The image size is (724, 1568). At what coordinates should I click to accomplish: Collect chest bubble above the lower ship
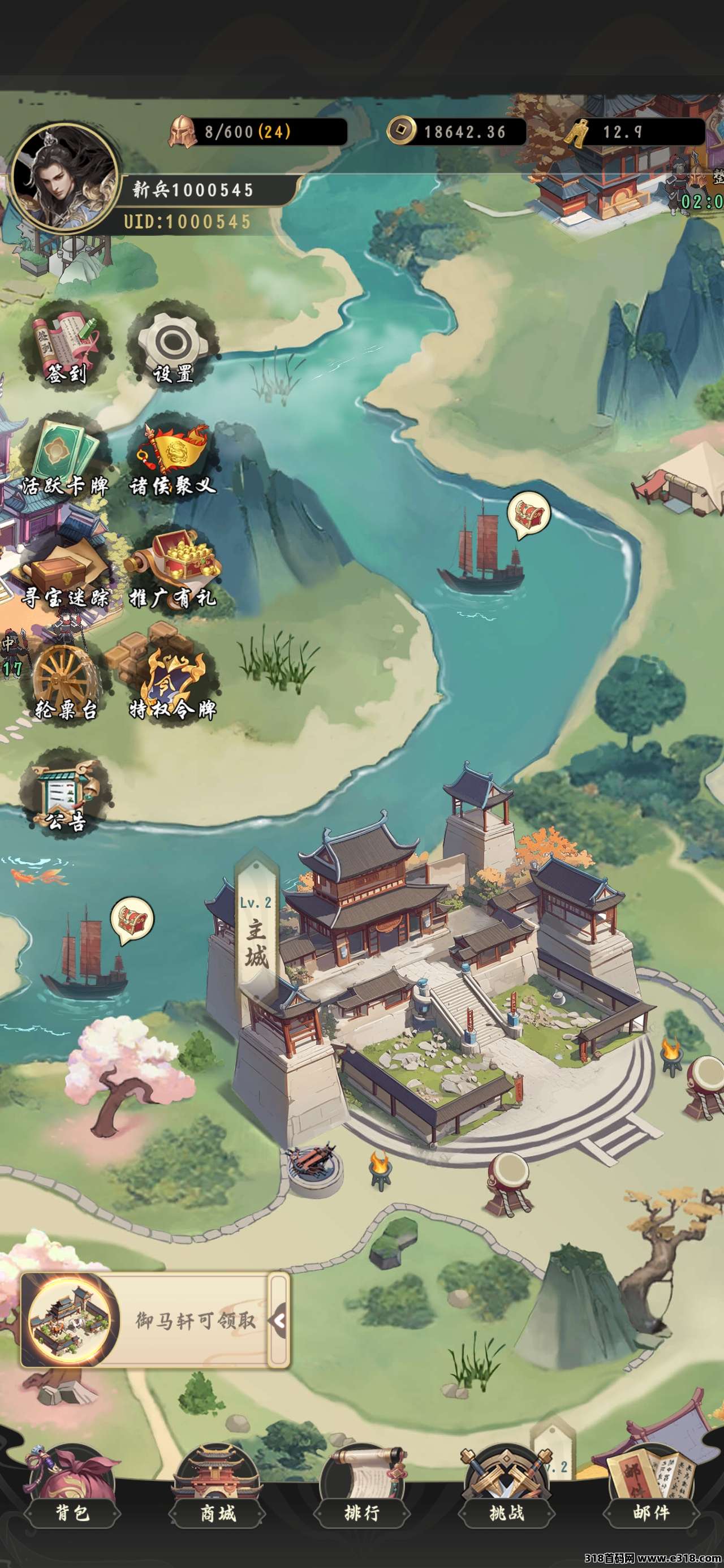(x=132, y=920)
